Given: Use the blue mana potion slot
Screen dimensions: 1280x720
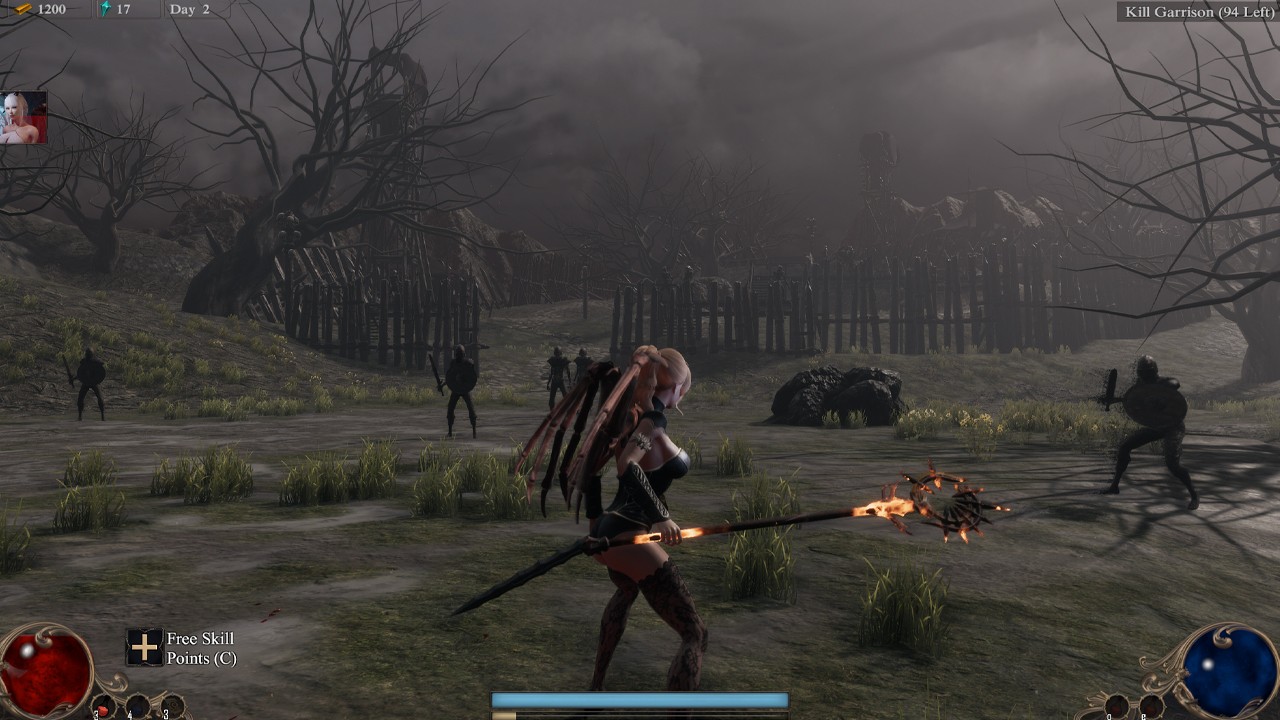Looking at the screenshot, I should coord(137,706).
